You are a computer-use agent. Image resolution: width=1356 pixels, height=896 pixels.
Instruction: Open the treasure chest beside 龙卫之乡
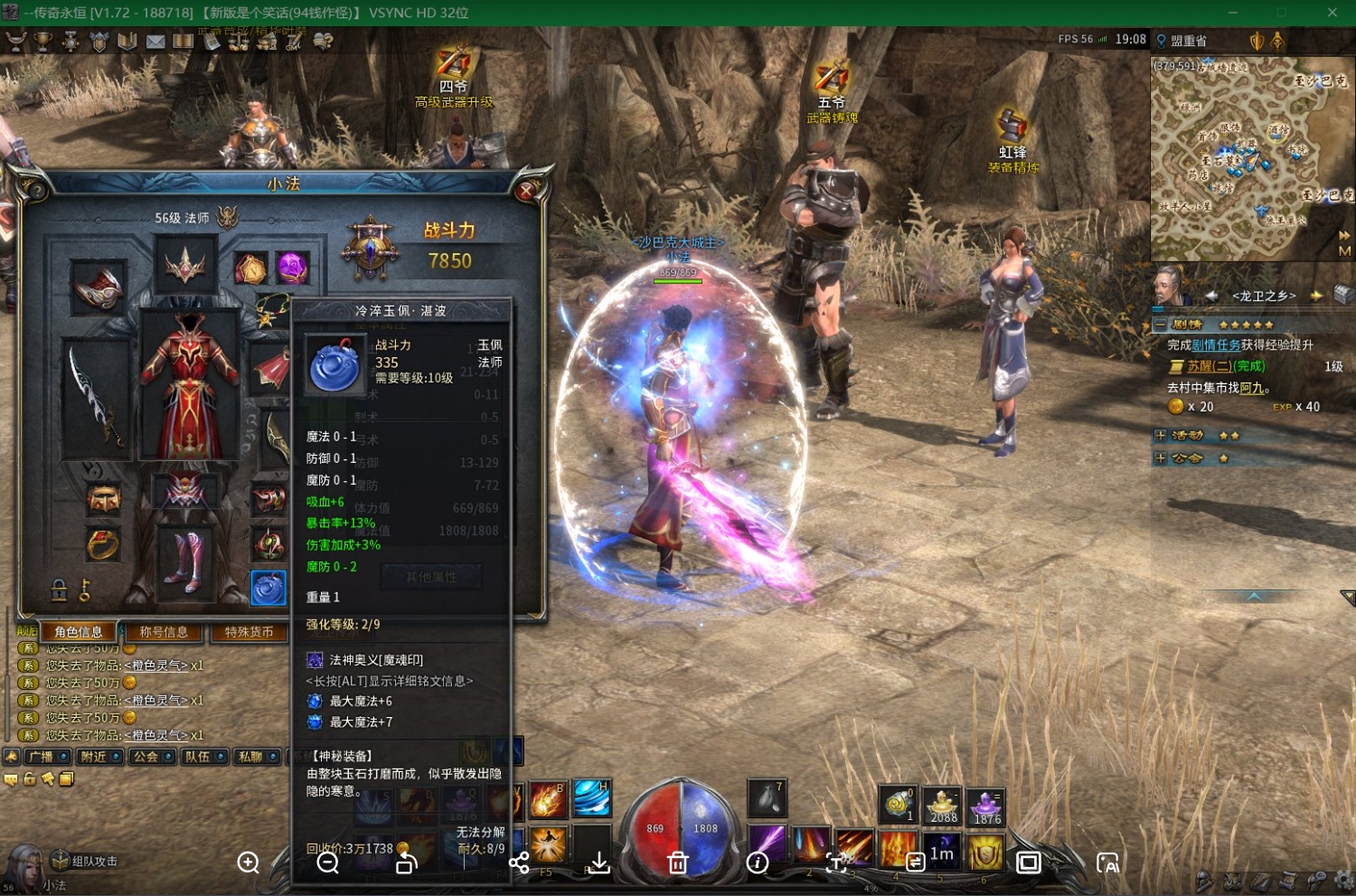[x=1343, y=295]
